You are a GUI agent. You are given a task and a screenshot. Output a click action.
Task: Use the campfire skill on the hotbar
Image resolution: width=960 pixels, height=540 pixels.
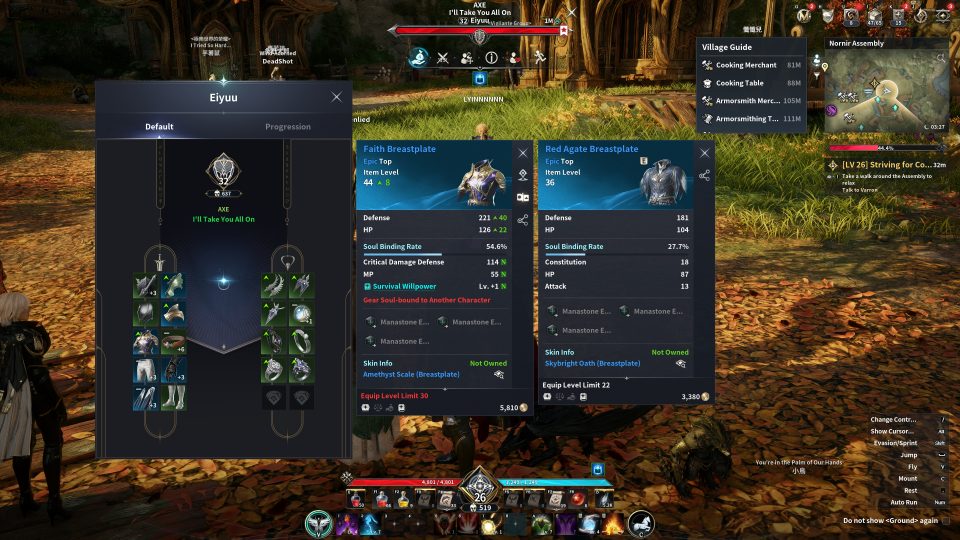[613, 523]
